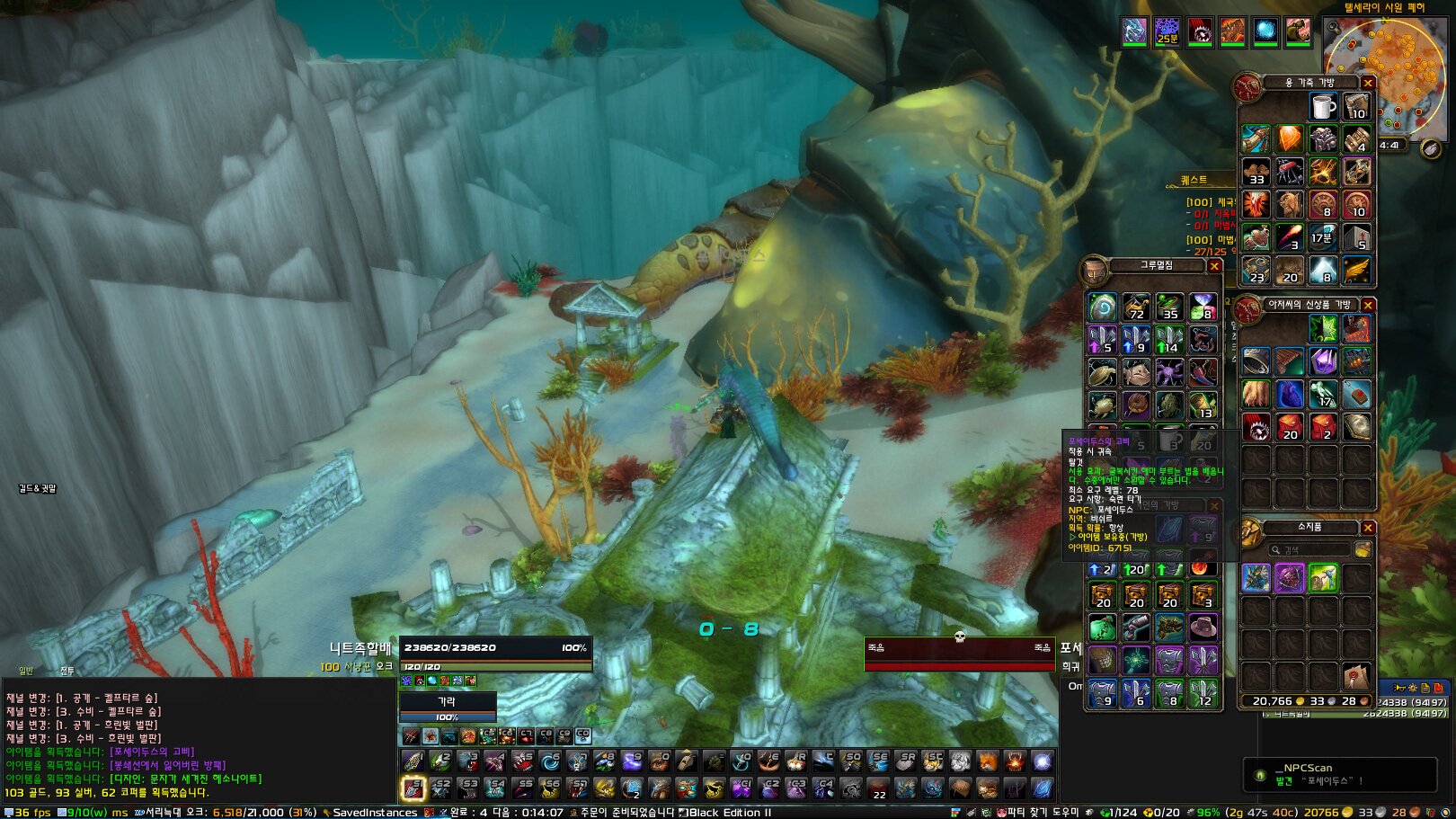The image size is (1456, 819).
Task: Select the golden wing item slot
Action: coord(1356,269)
